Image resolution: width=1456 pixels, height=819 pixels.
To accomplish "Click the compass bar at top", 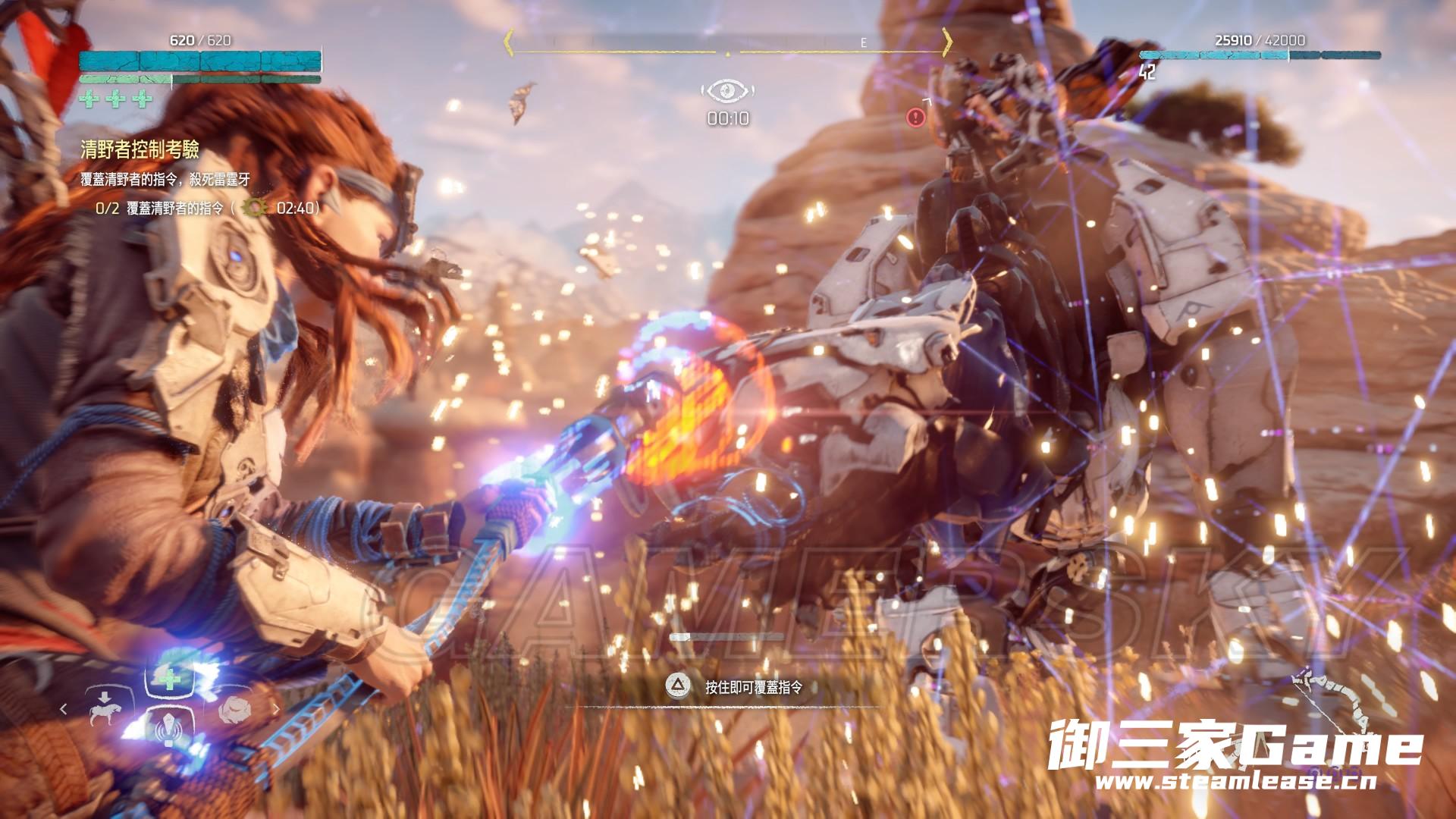I will pyautogui.click(x=728, y=44).
